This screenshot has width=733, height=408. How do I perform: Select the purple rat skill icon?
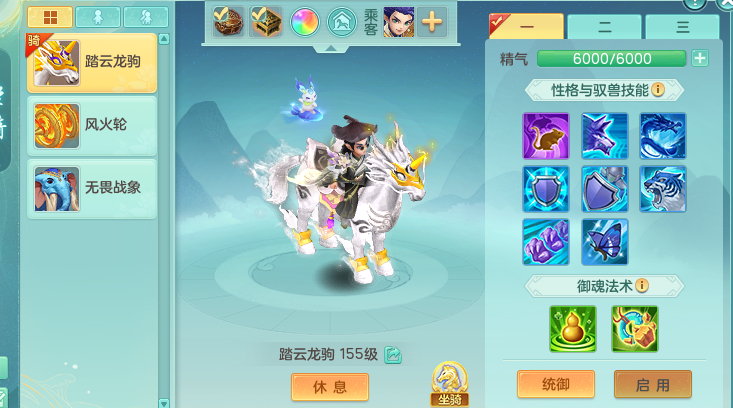pyautogui.click(x=546, y=136)
